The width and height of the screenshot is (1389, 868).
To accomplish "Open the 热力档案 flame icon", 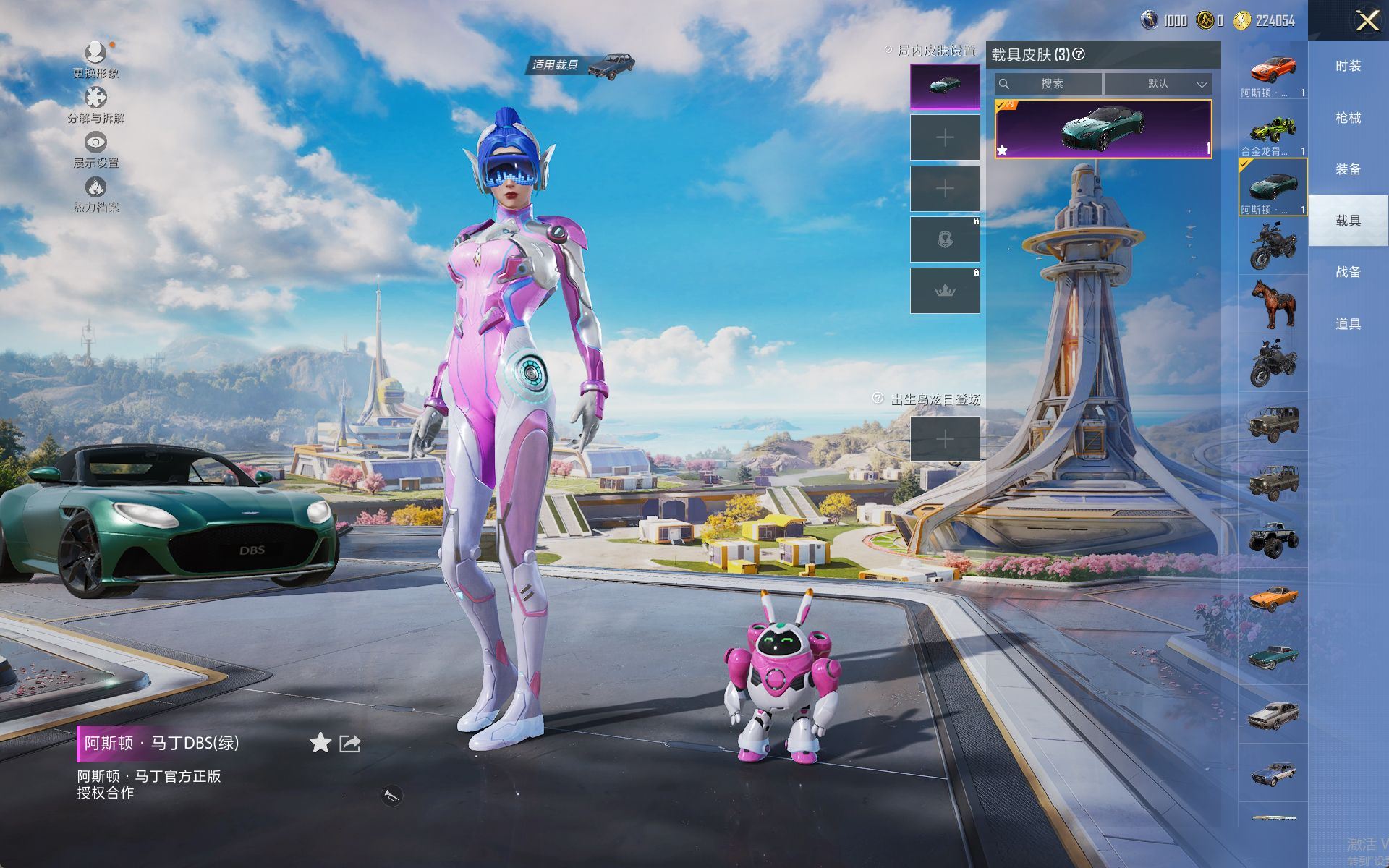I will pos(95,188).
